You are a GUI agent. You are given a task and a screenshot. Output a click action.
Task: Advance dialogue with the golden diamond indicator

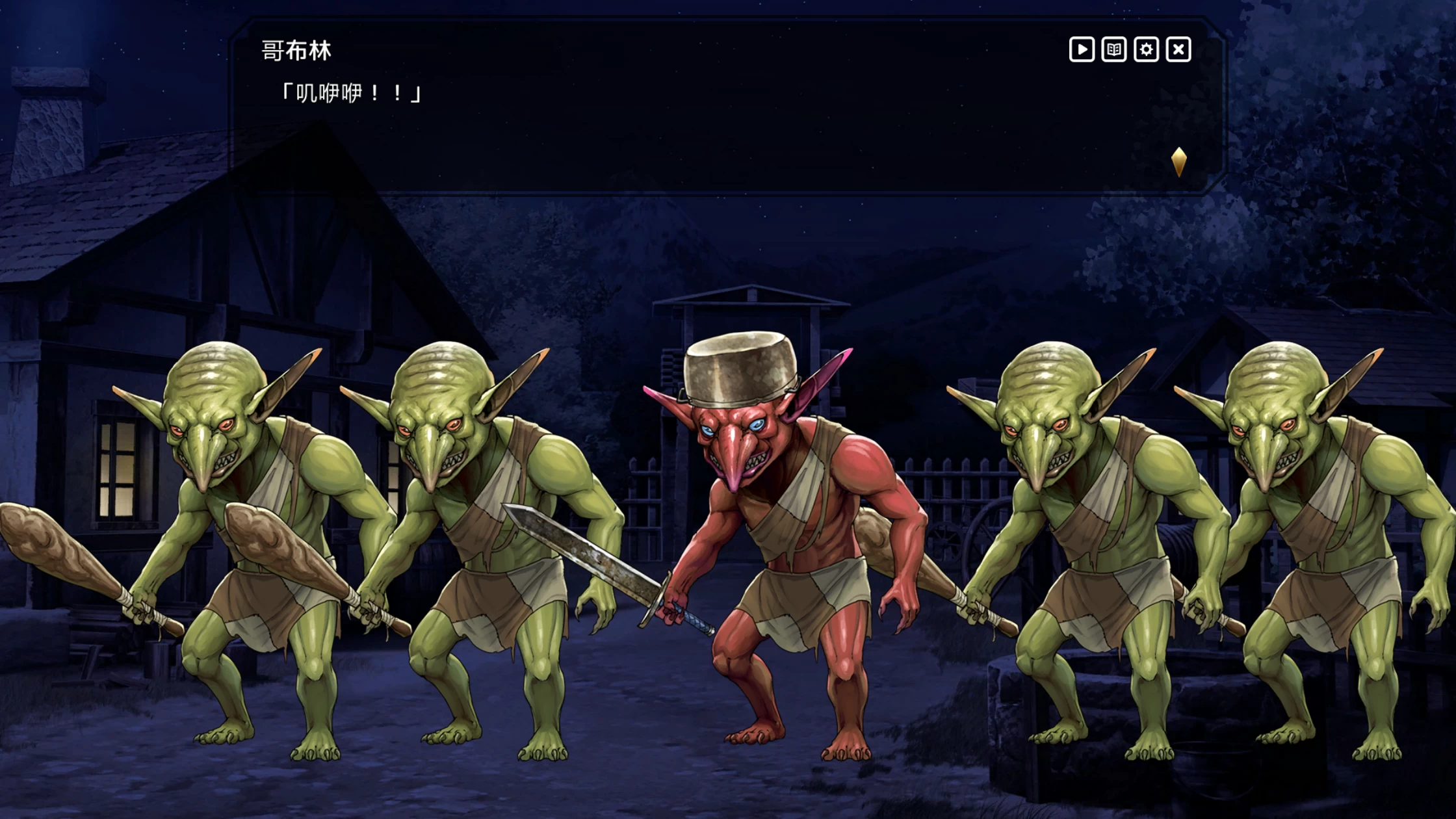[x=1178, y=162]
